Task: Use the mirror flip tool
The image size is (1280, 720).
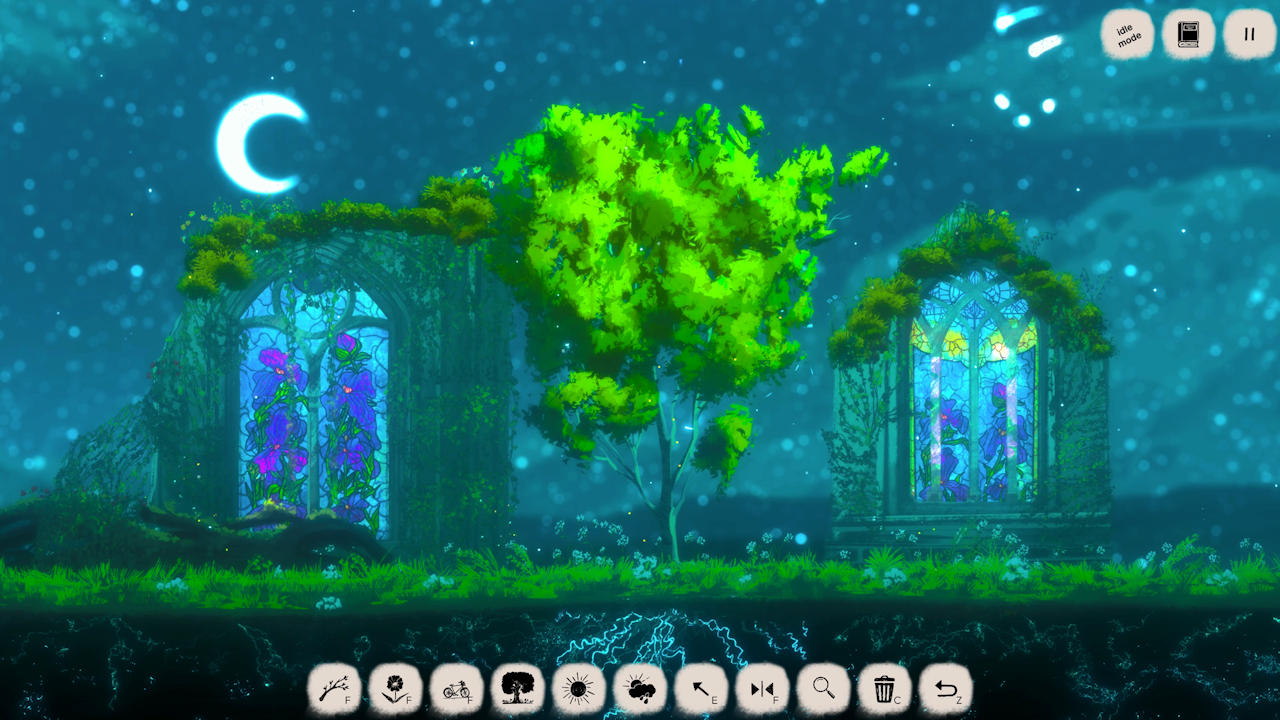Action: coord(762,689)
